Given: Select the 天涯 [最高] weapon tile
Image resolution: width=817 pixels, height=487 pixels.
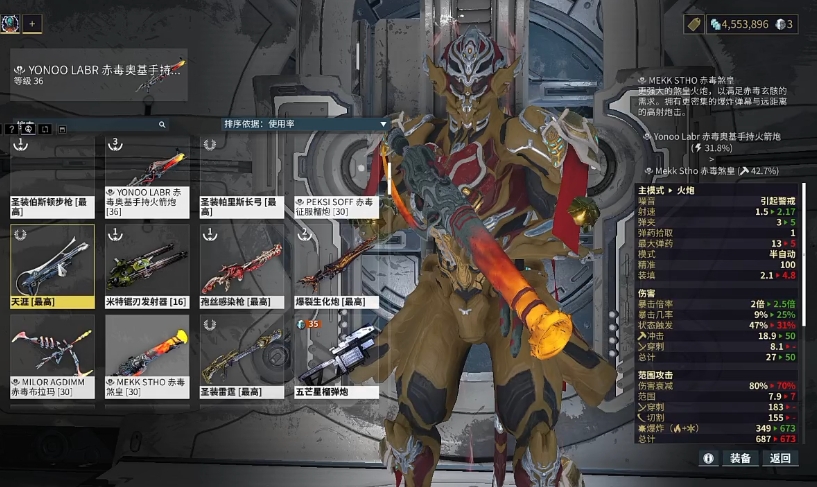Looking at the screenshot, I should point(52,268).
